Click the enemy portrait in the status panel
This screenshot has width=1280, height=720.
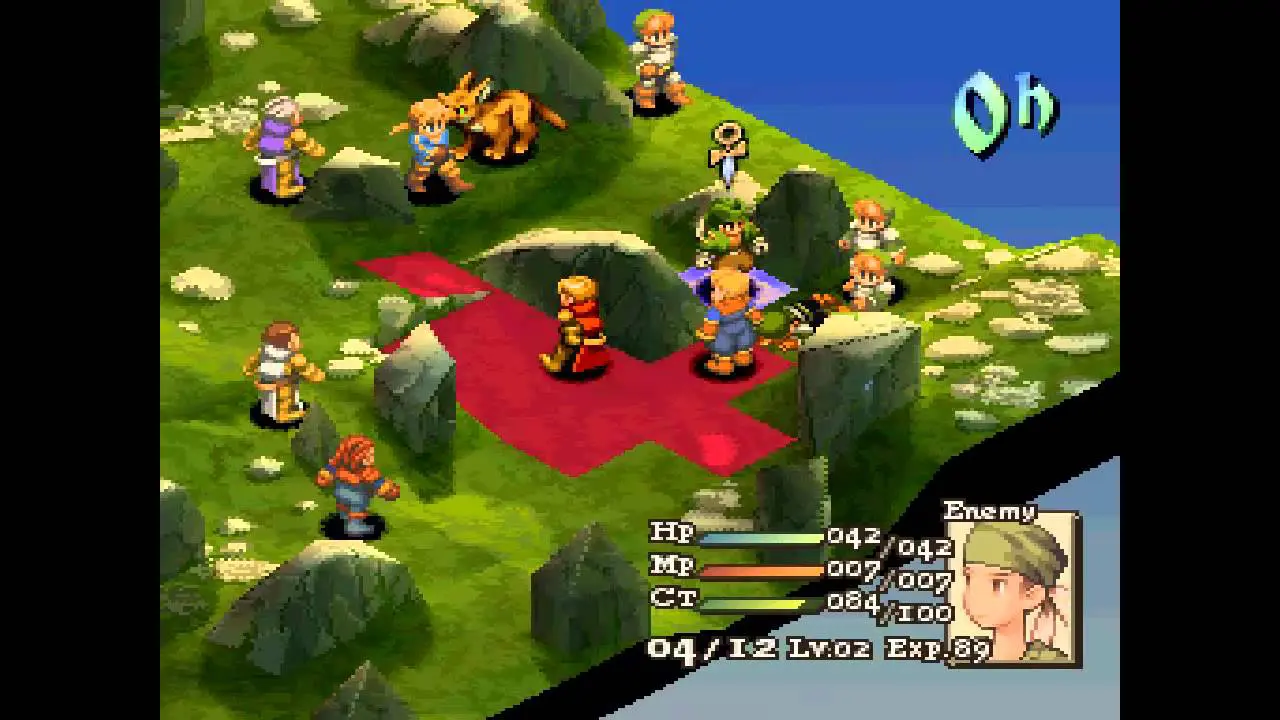pyautogui.click(x=1010, y=590)
